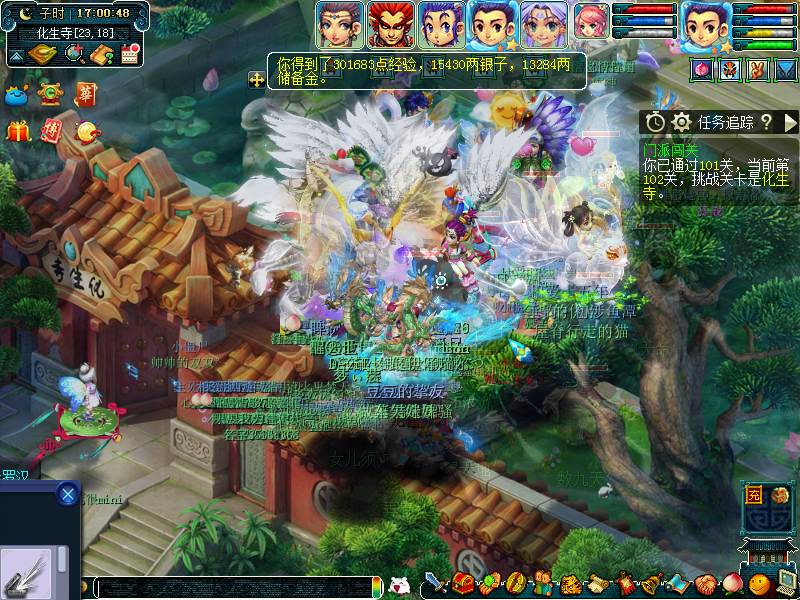Open the calendar schedule icon
This screenshot has height=600, width=800.
pos(129,54)
